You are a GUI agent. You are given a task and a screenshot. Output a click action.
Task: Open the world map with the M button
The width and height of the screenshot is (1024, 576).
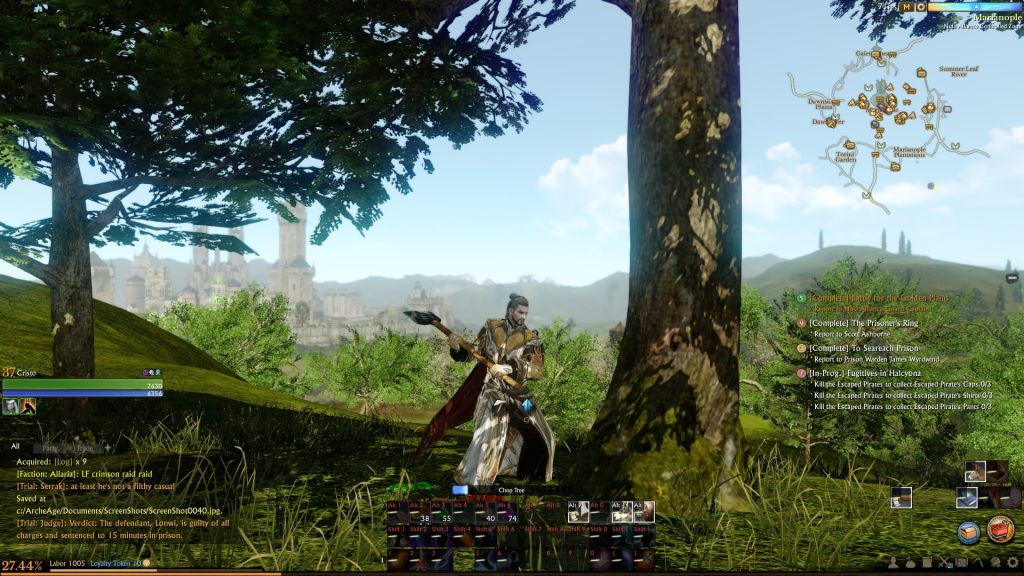click(x=907, y=7)
